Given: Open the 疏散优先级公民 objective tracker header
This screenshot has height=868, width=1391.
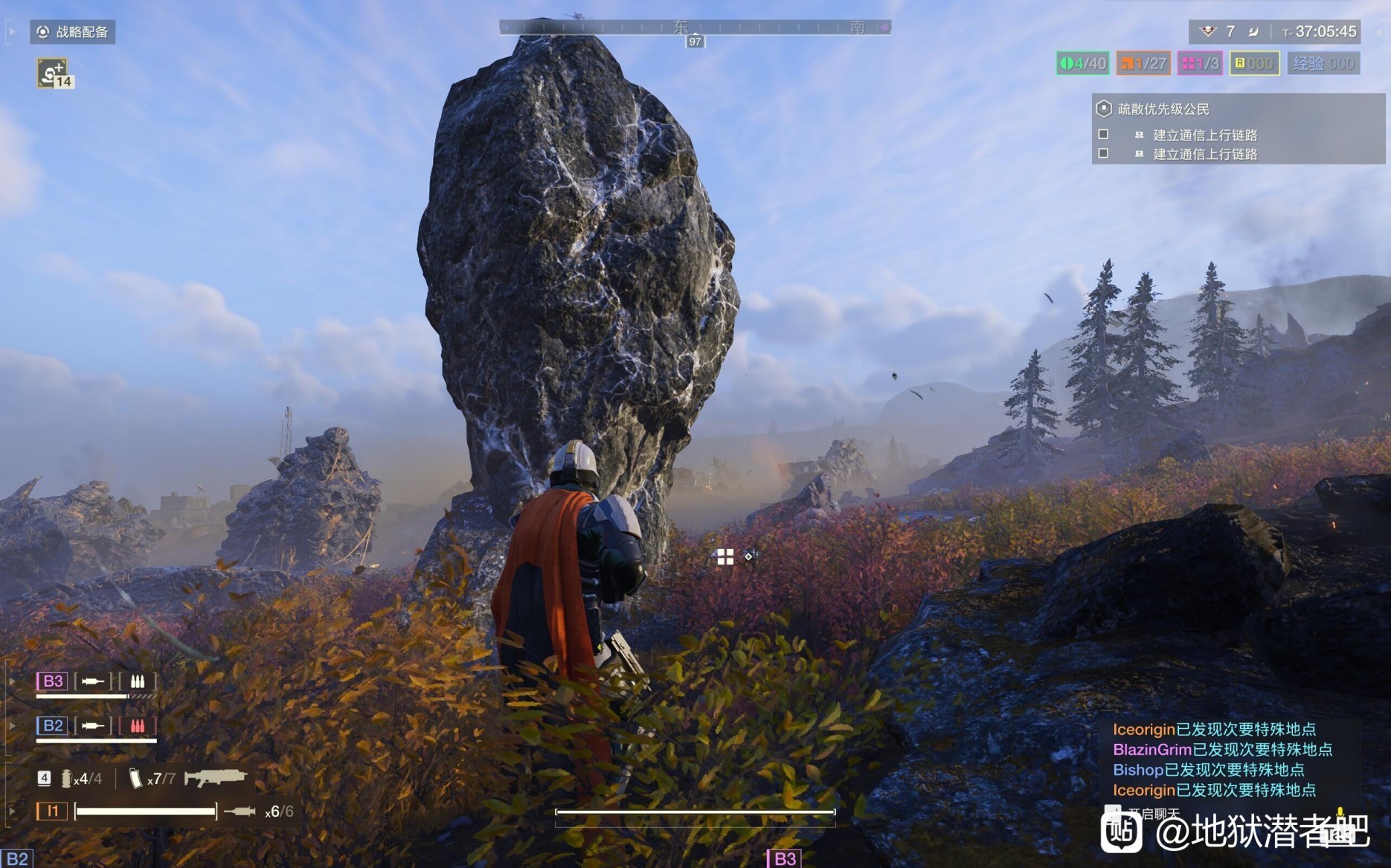Looking at the screenshot, I should [x=1163, y=109].
